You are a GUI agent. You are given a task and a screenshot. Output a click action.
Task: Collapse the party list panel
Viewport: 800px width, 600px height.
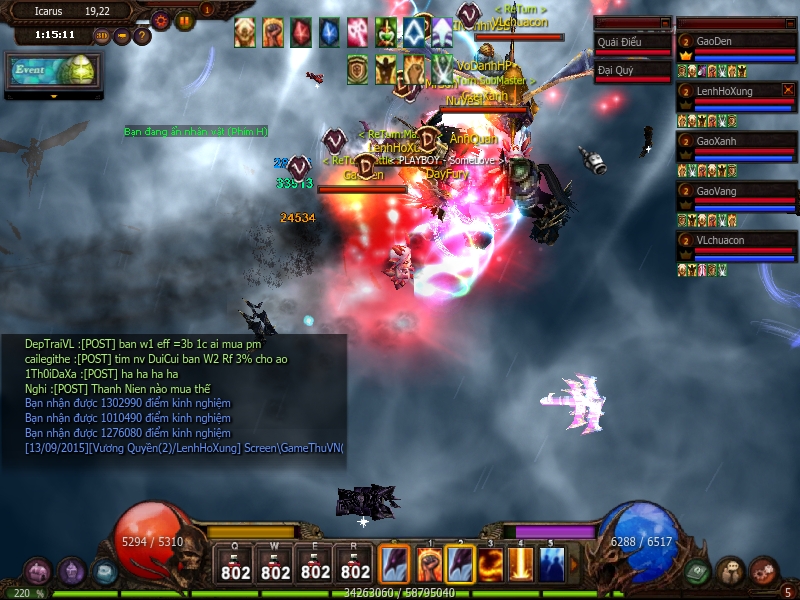pos(789,22)
